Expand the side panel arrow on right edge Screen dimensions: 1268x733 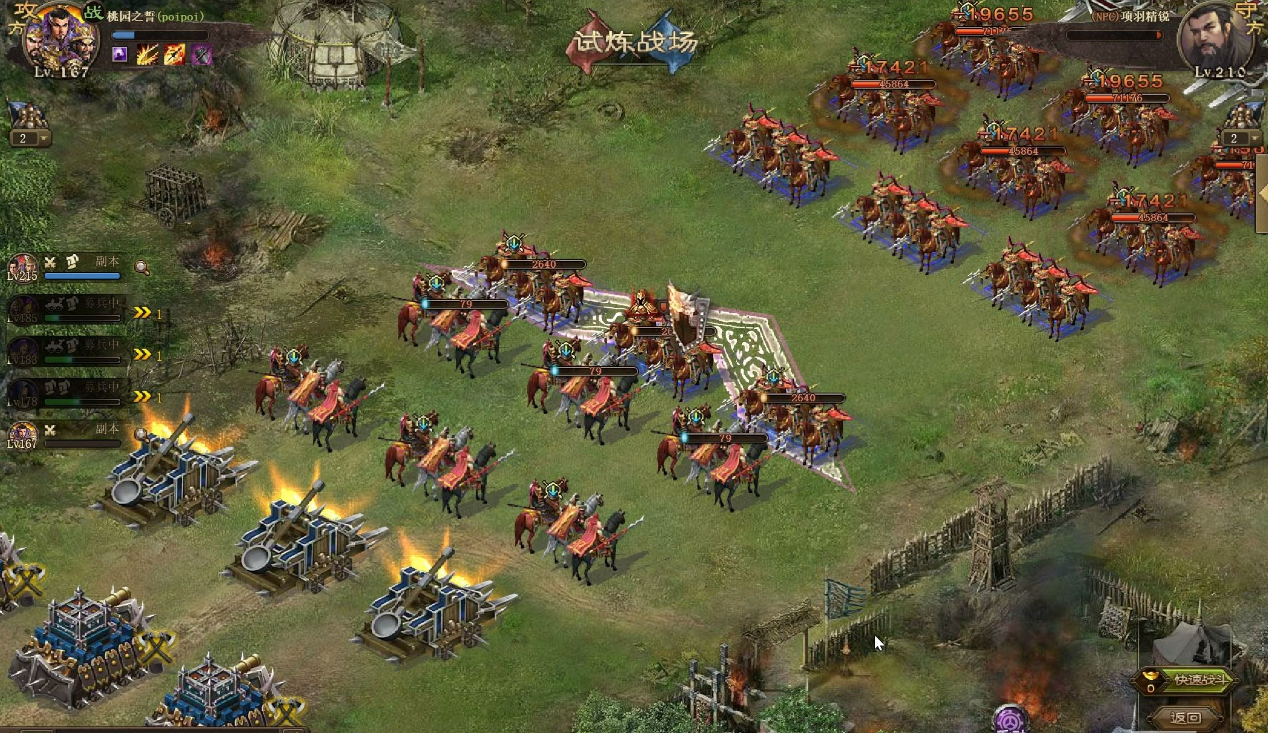(x=1261, y=200)
